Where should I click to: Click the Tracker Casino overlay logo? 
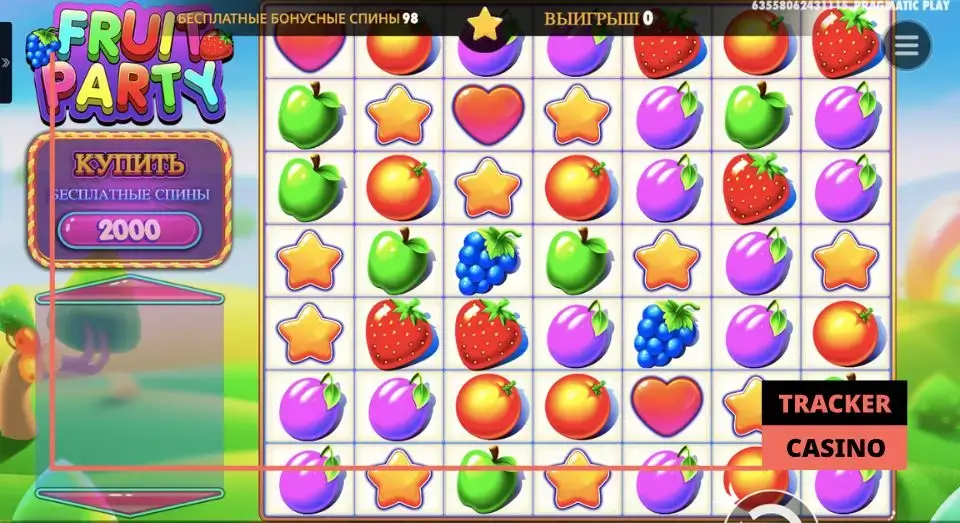coord(834,425)
